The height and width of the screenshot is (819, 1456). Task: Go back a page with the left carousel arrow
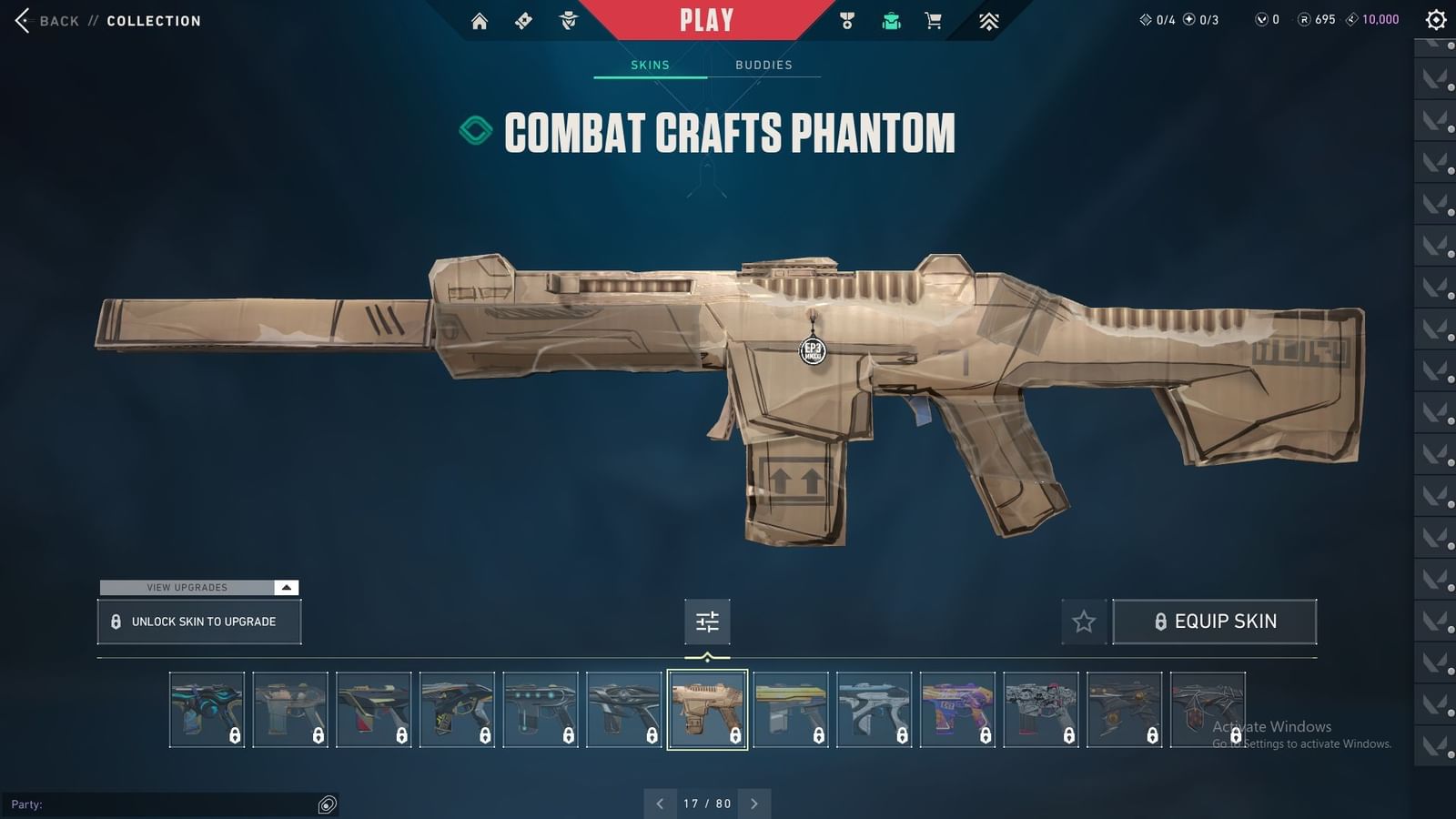[661, 804]
